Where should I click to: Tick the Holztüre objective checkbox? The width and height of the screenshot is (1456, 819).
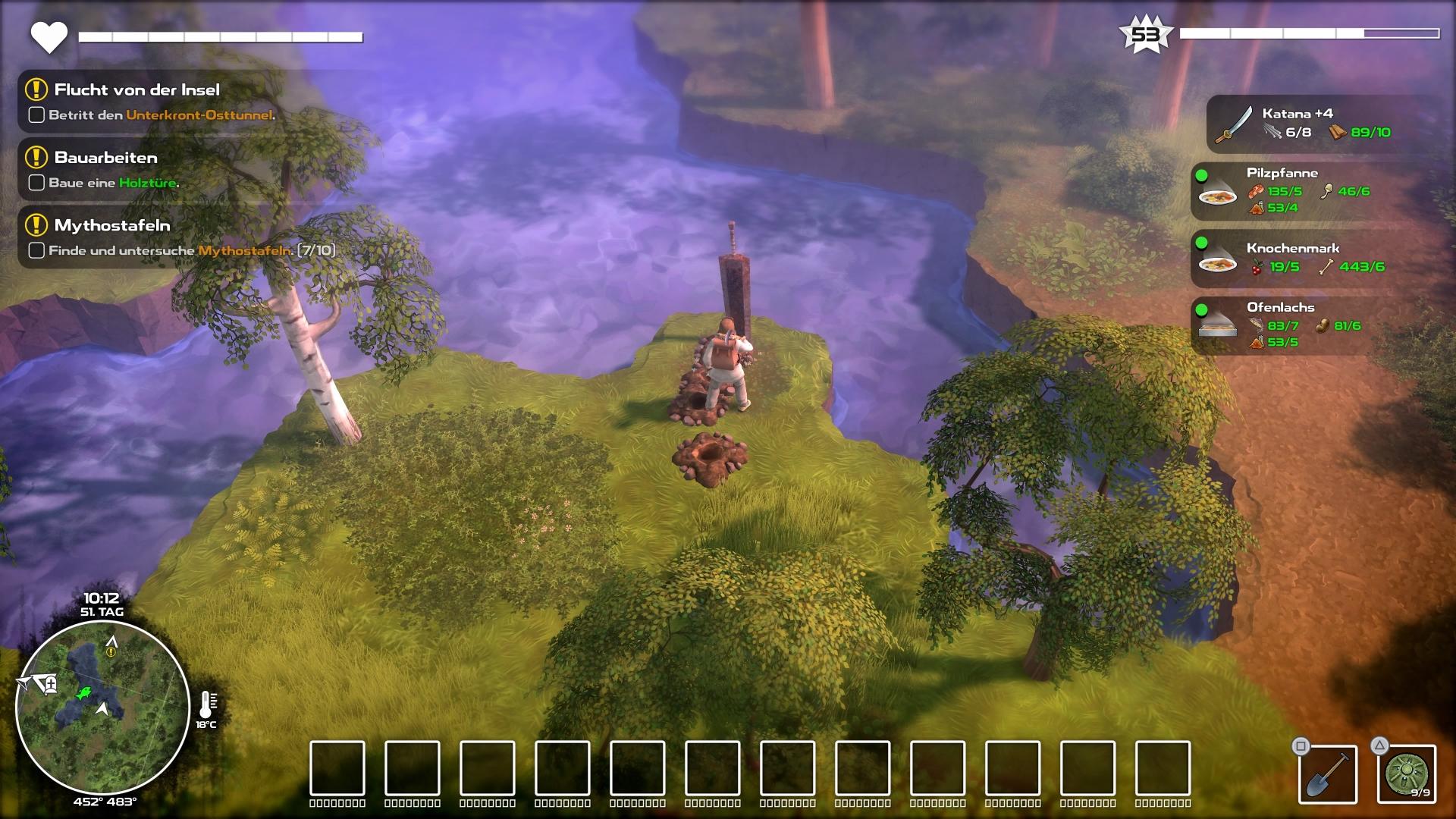coord(36,183)
